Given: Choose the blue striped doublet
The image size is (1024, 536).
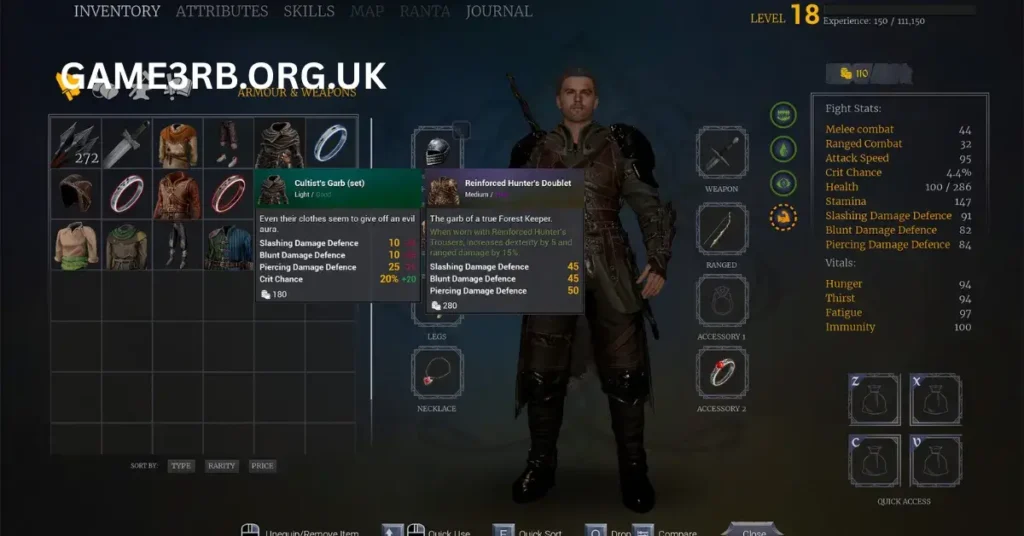Looking at the screenshot, I should click(x=228, y=246).
